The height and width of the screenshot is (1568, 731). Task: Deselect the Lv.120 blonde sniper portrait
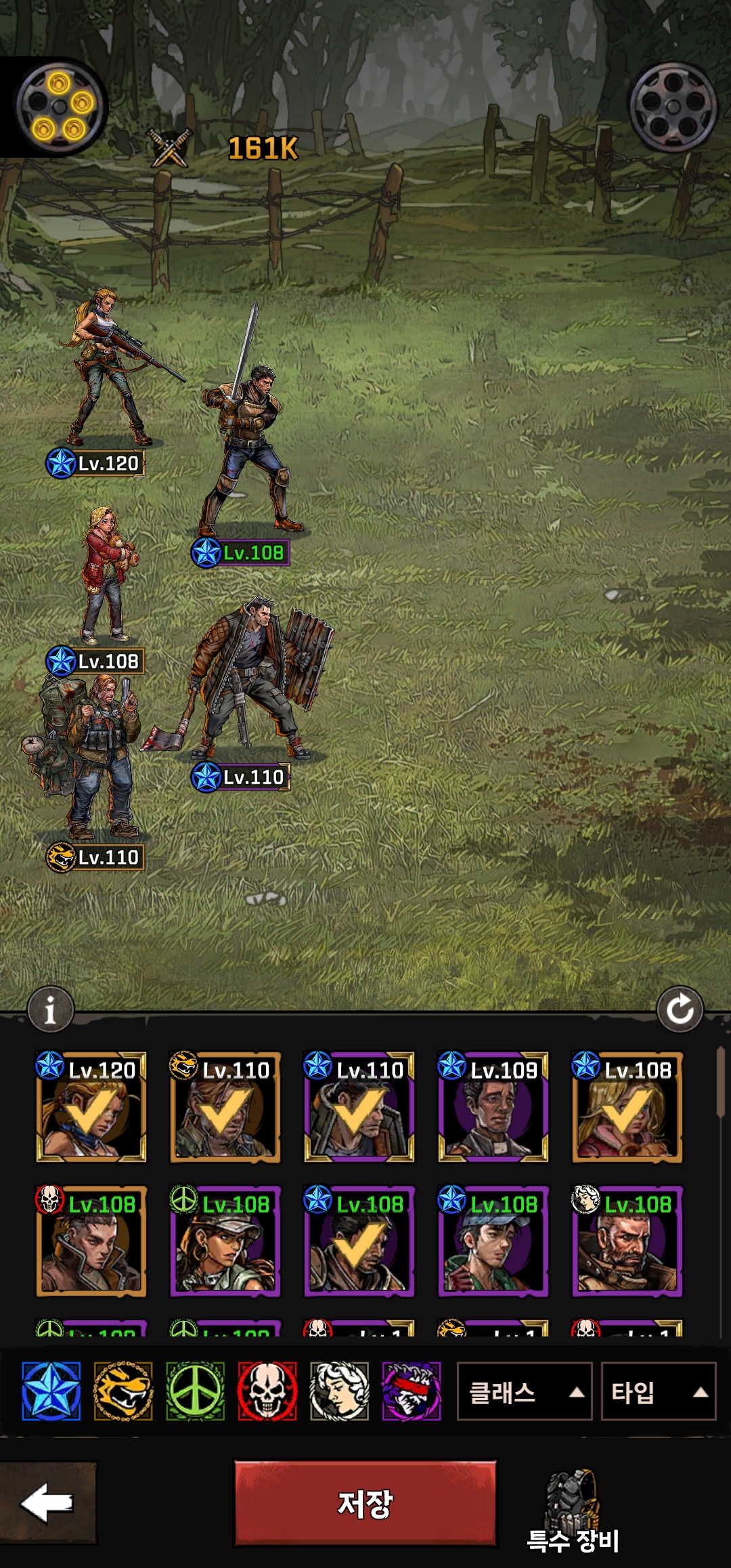(x=91, y=1107)
